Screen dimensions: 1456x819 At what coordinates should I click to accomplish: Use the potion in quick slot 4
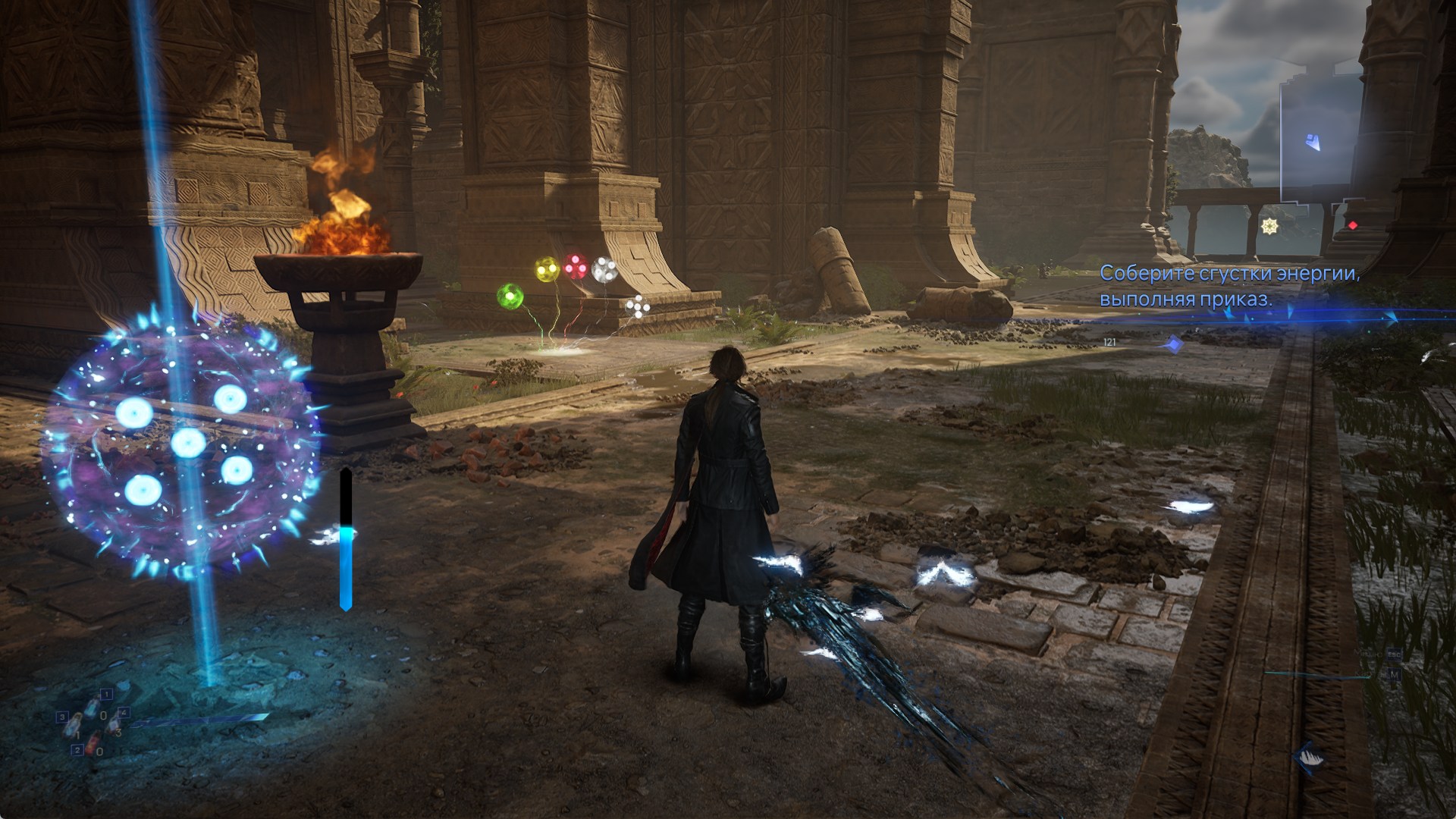[x=112, y=725]
